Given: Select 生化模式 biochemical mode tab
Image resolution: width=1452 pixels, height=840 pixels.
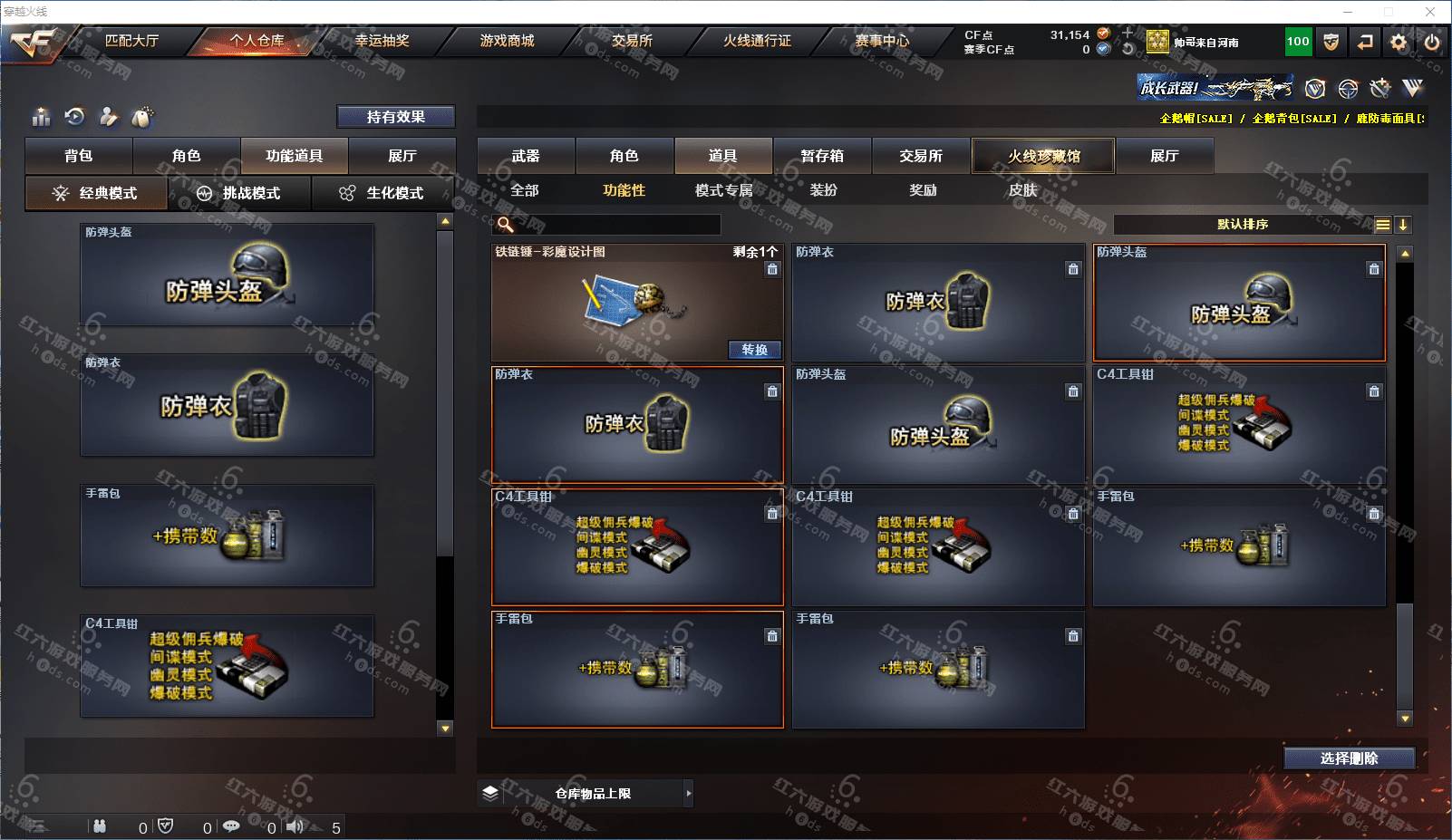Looking at the screenshot, I should (382, 193).
